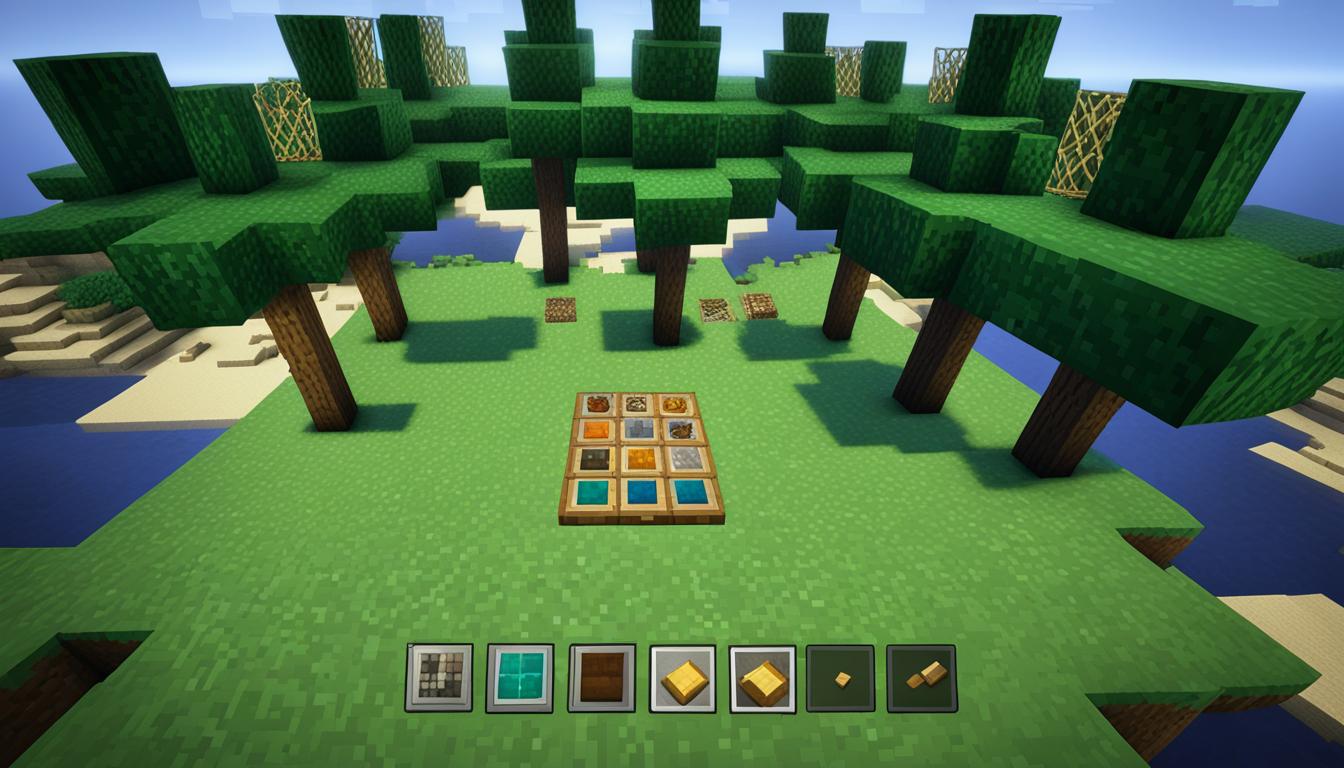Image resolution: width=1344 pixels, height=768 pixels.
Task: Click the middle diamond block in the bottom row
Action: pyautogui.click(x=644, y=491)
